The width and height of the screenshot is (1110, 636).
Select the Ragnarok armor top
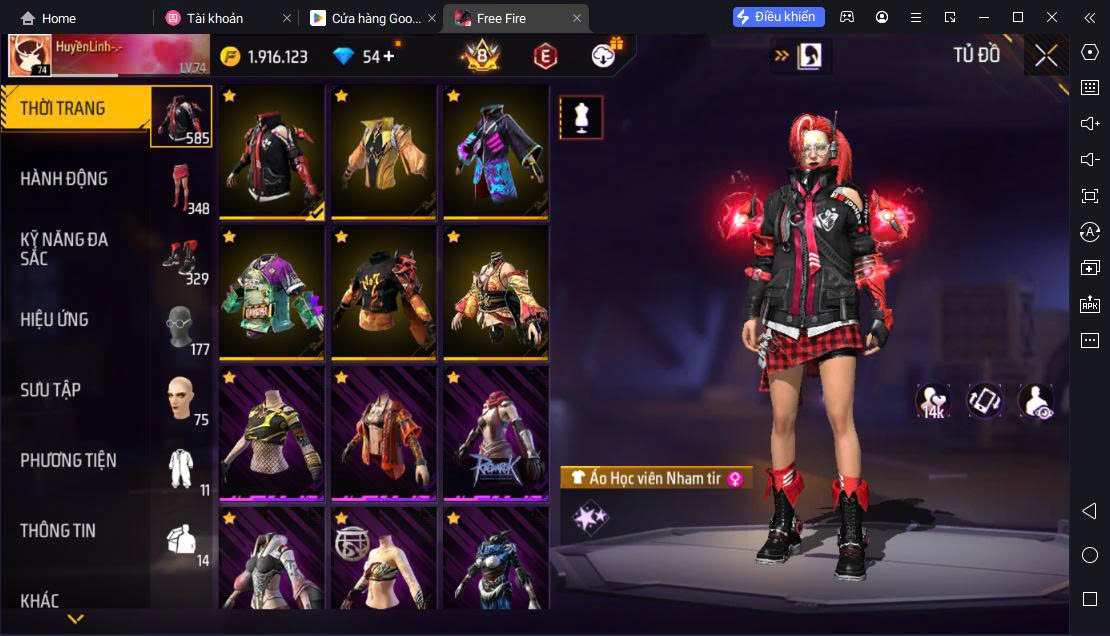point(496,432)
